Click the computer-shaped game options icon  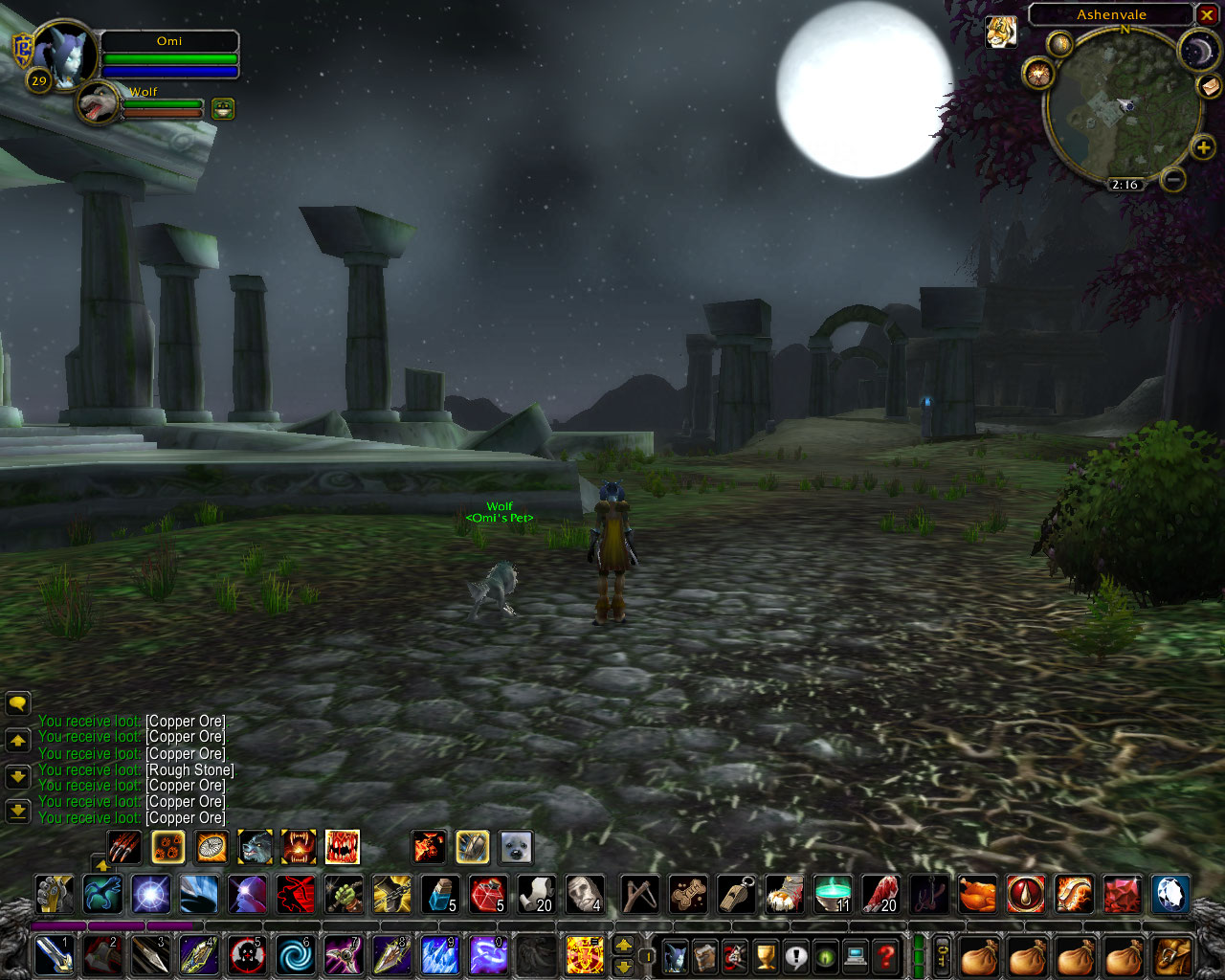tap(854, 955)
